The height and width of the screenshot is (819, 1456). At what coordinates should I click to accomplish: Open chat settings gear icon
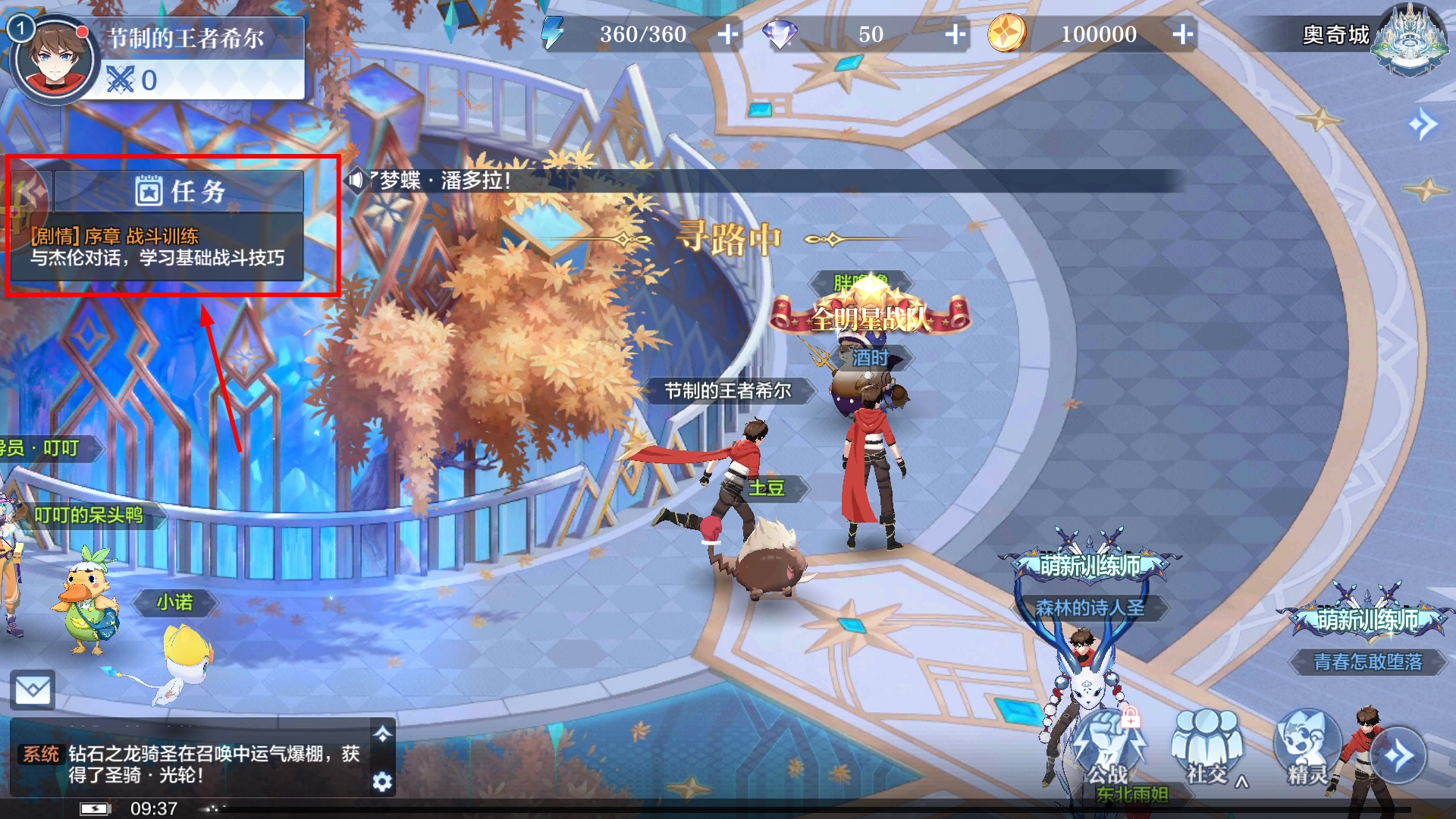point(382,781)
